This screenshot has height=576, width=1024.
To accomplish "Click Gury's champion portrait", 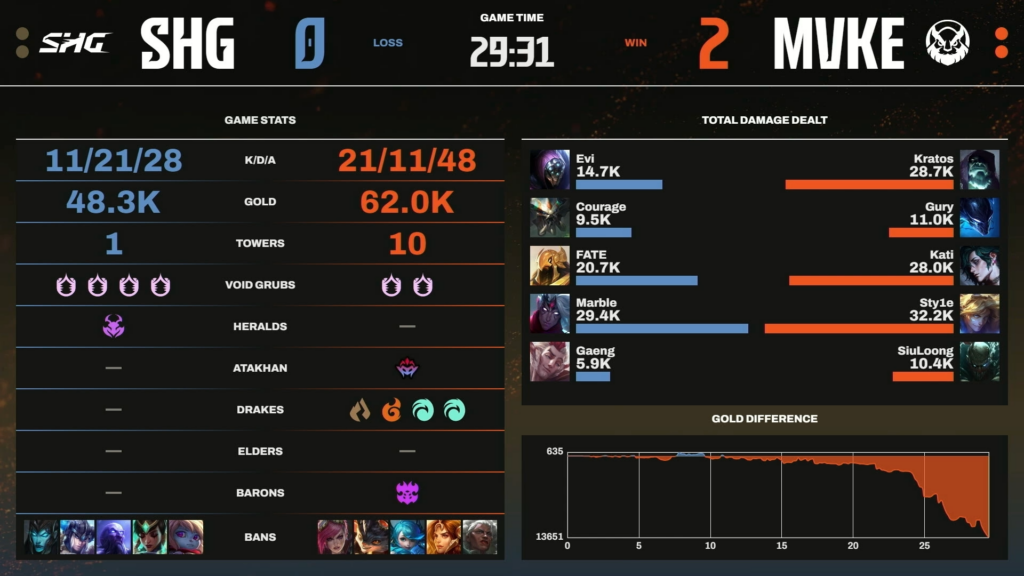I will (979, 217).
